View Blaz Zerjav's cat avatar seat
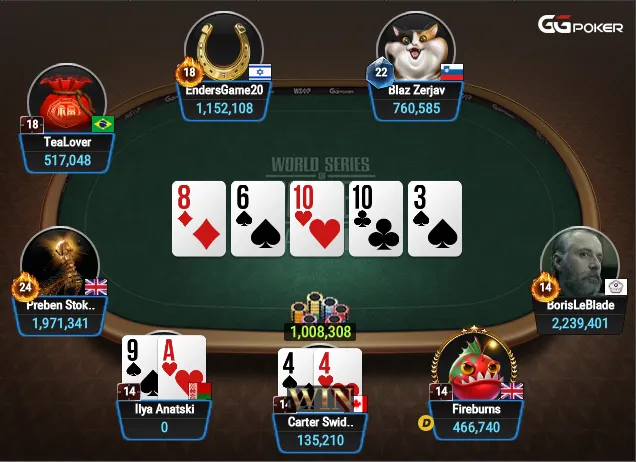The image size is (636, 462). click(415, 48)
